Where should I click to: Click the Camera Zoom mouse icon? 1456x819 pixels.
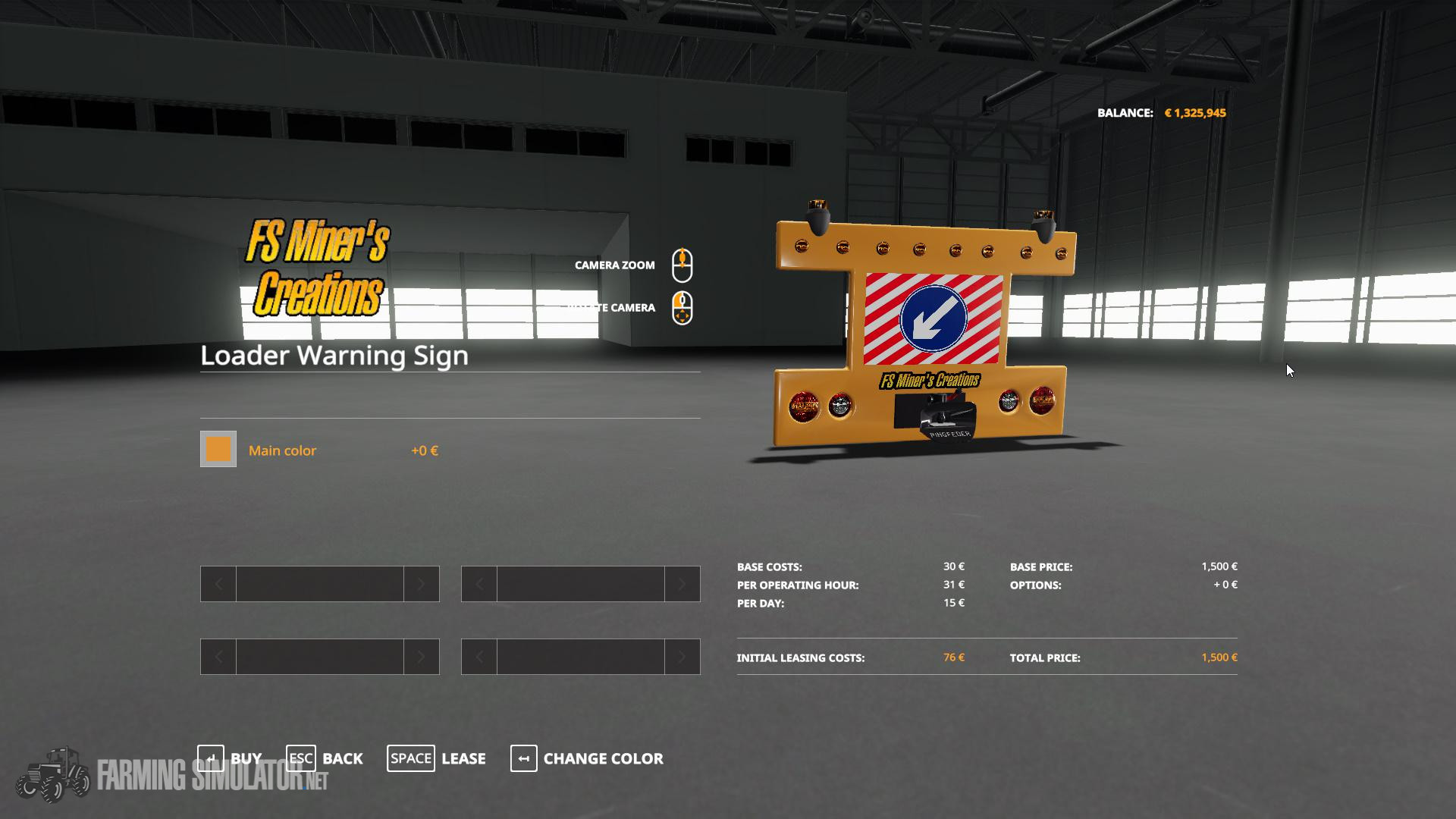(683, 265)
